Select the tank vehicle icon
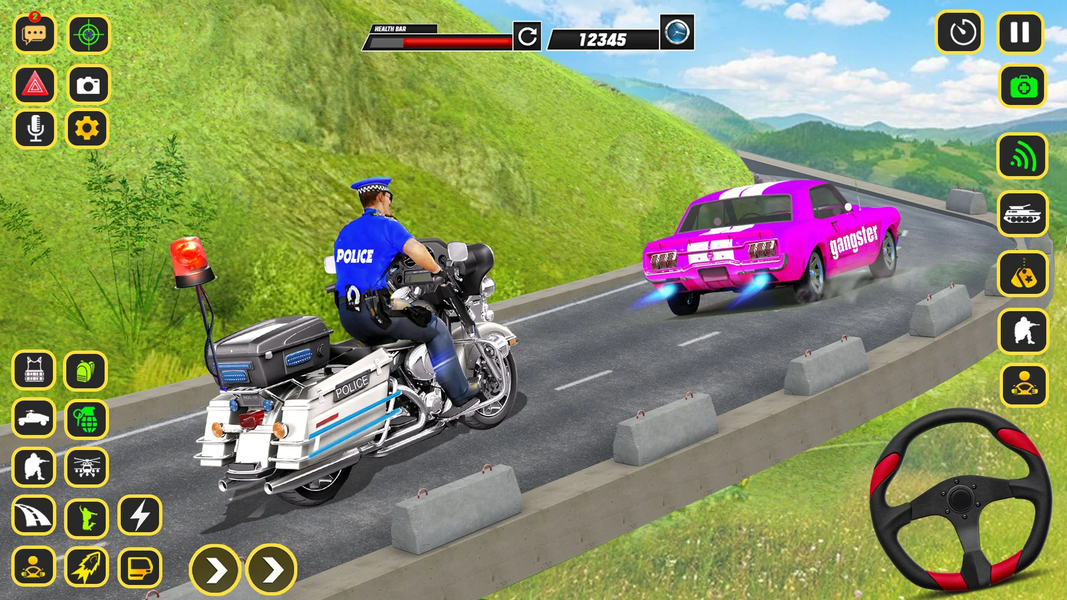Viewport: 1067px width, 600px height. click(1022, 214)
